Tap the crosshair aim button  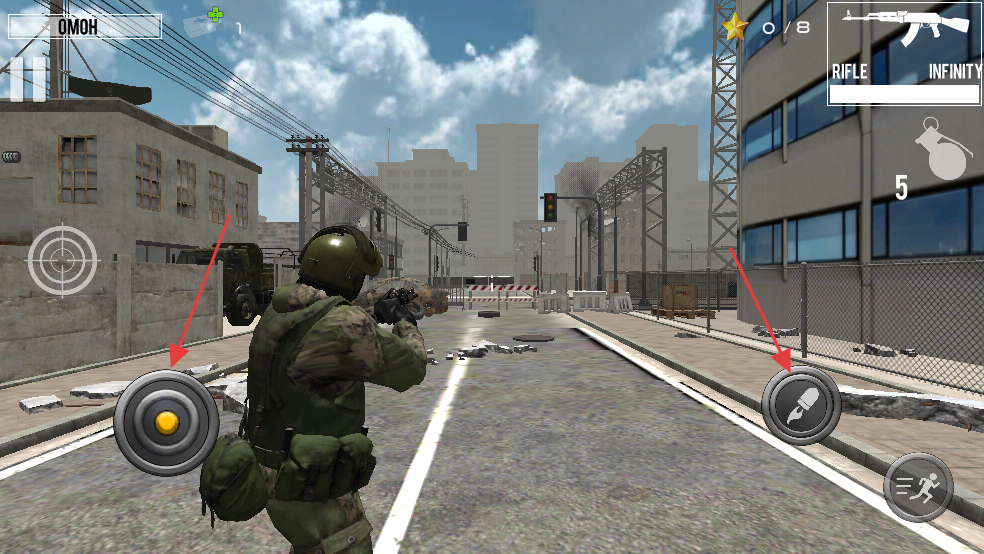pos(63,260)
